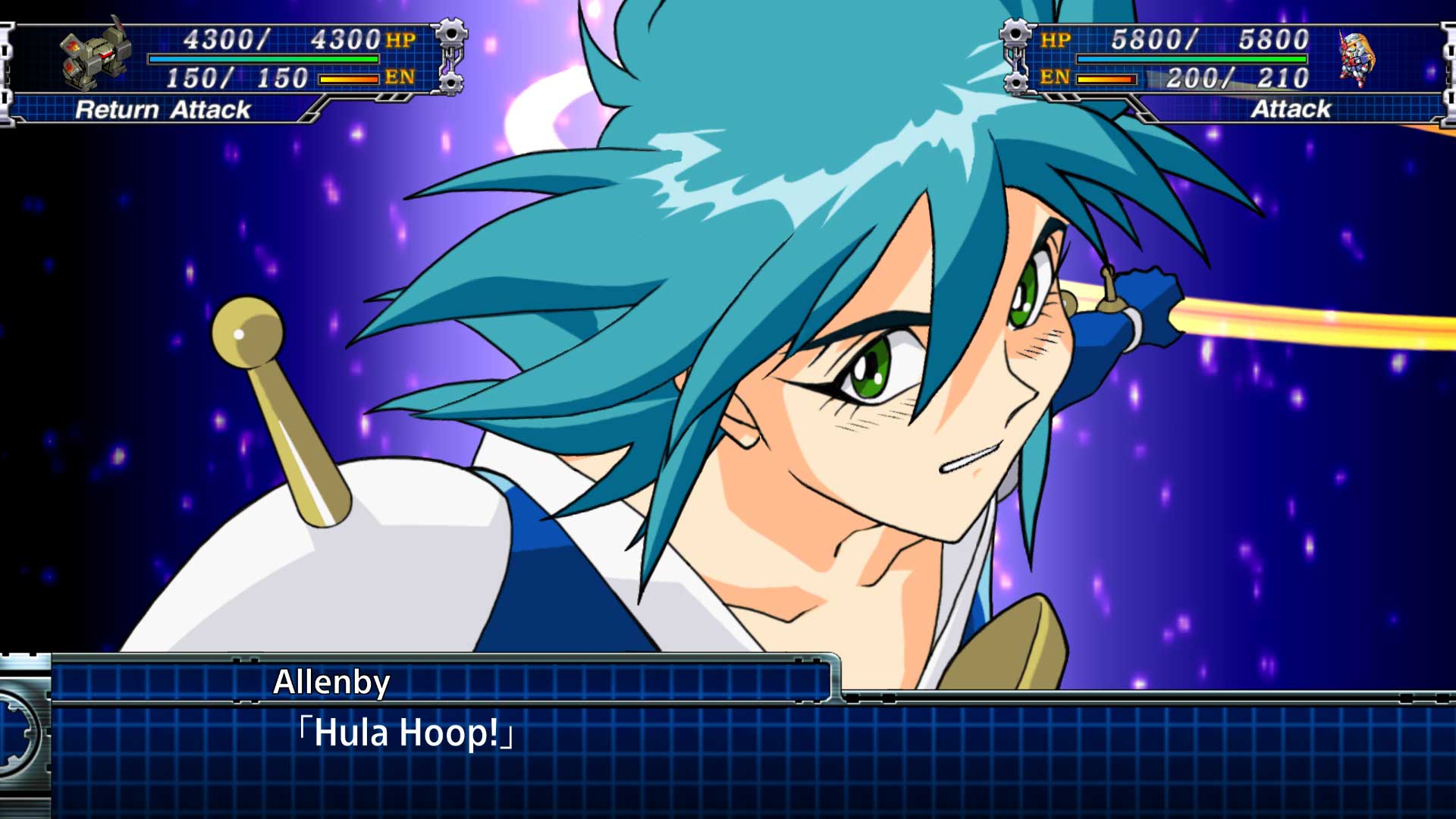Expand the left unit's status panel
Screen dimensions: 1456x819
click(x=227, y=57)
